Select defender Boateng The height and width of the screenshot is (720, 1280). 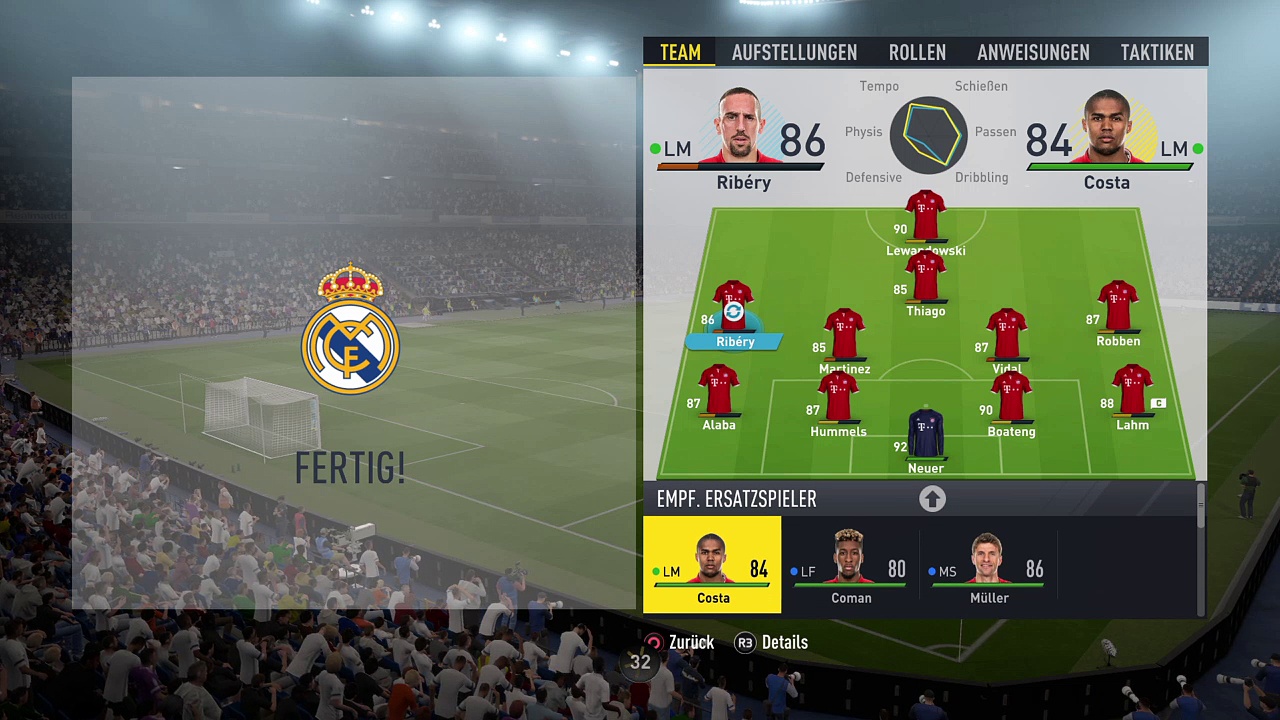(x=1011, y=402)
